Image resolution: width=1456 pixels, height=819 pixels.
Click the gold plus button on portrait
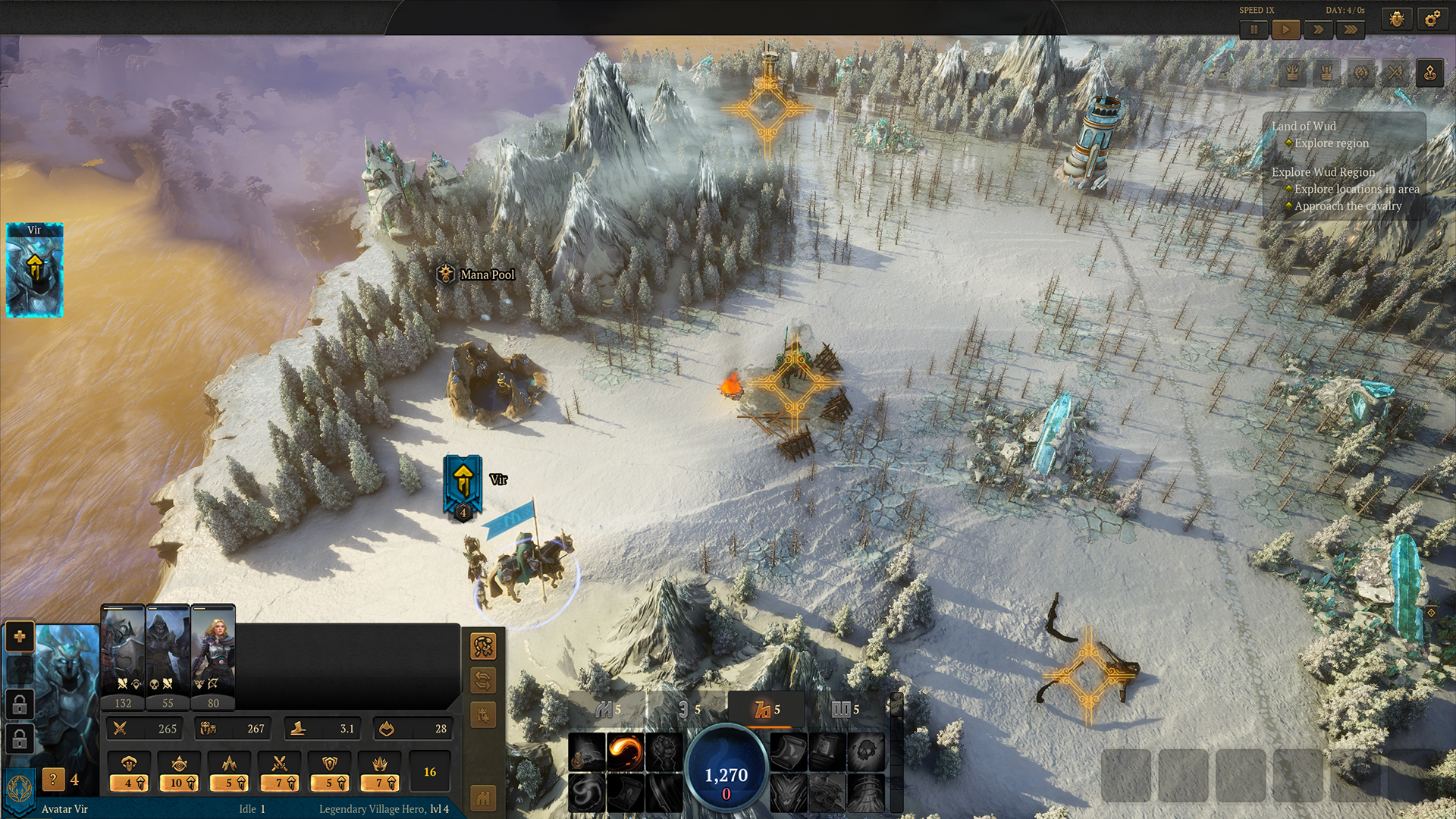20,636
